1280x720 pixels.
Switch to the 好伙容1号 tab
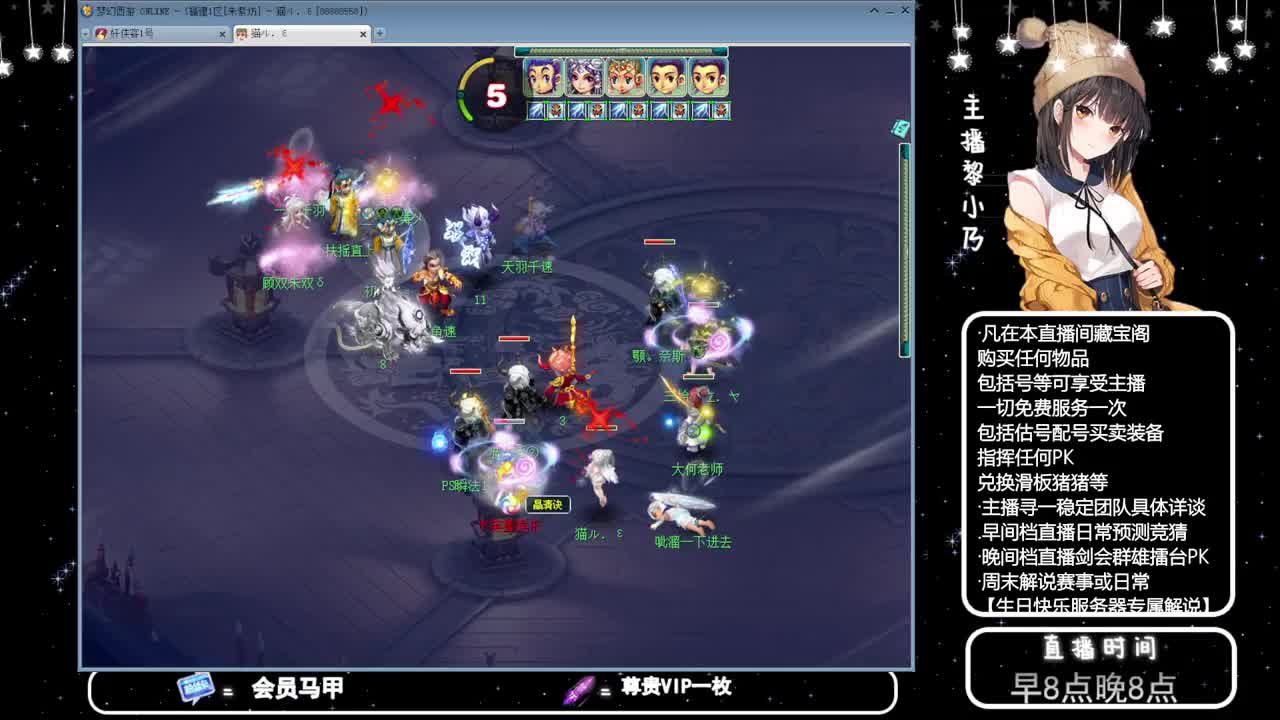click(140, 31)
